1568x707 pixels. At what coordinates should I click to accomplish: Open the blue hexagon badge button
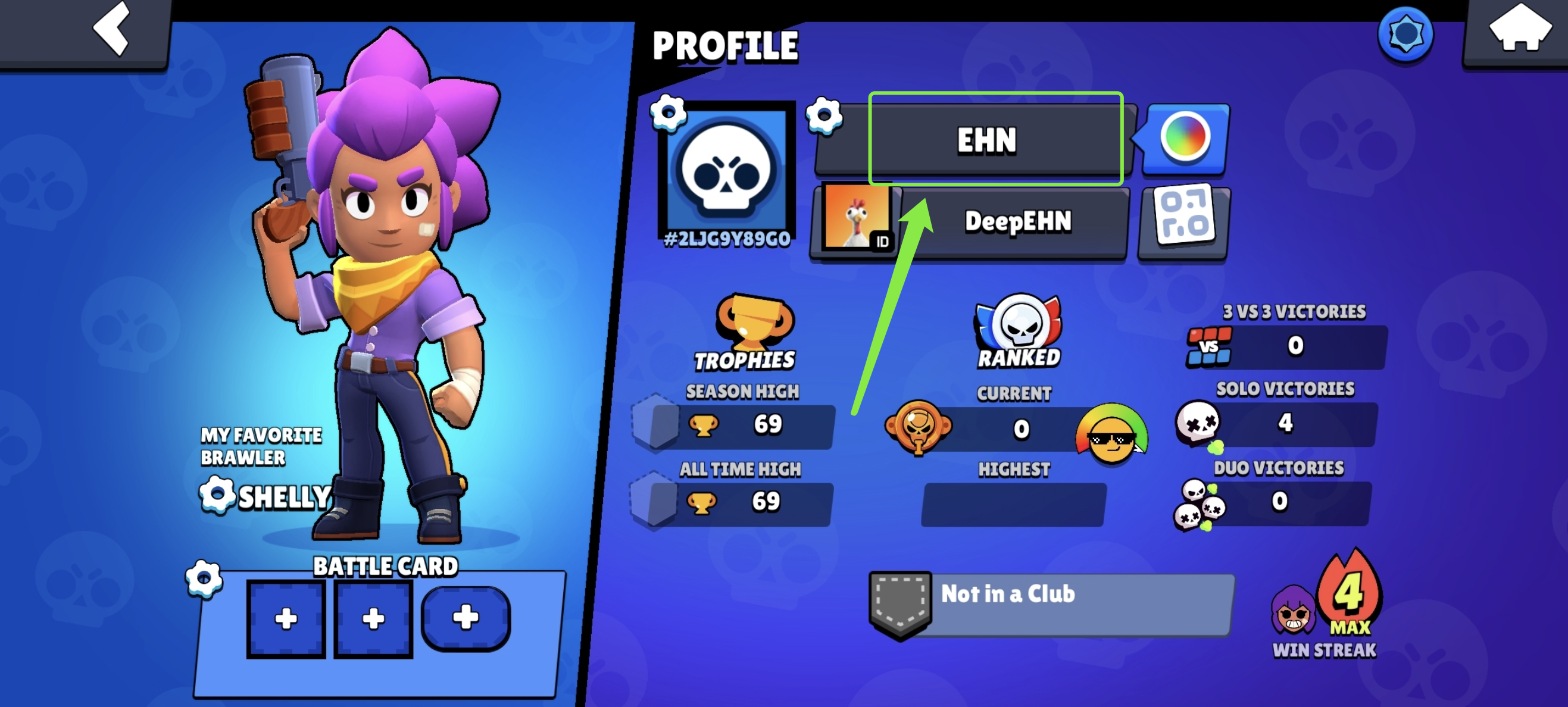(x=1405, y=34)
